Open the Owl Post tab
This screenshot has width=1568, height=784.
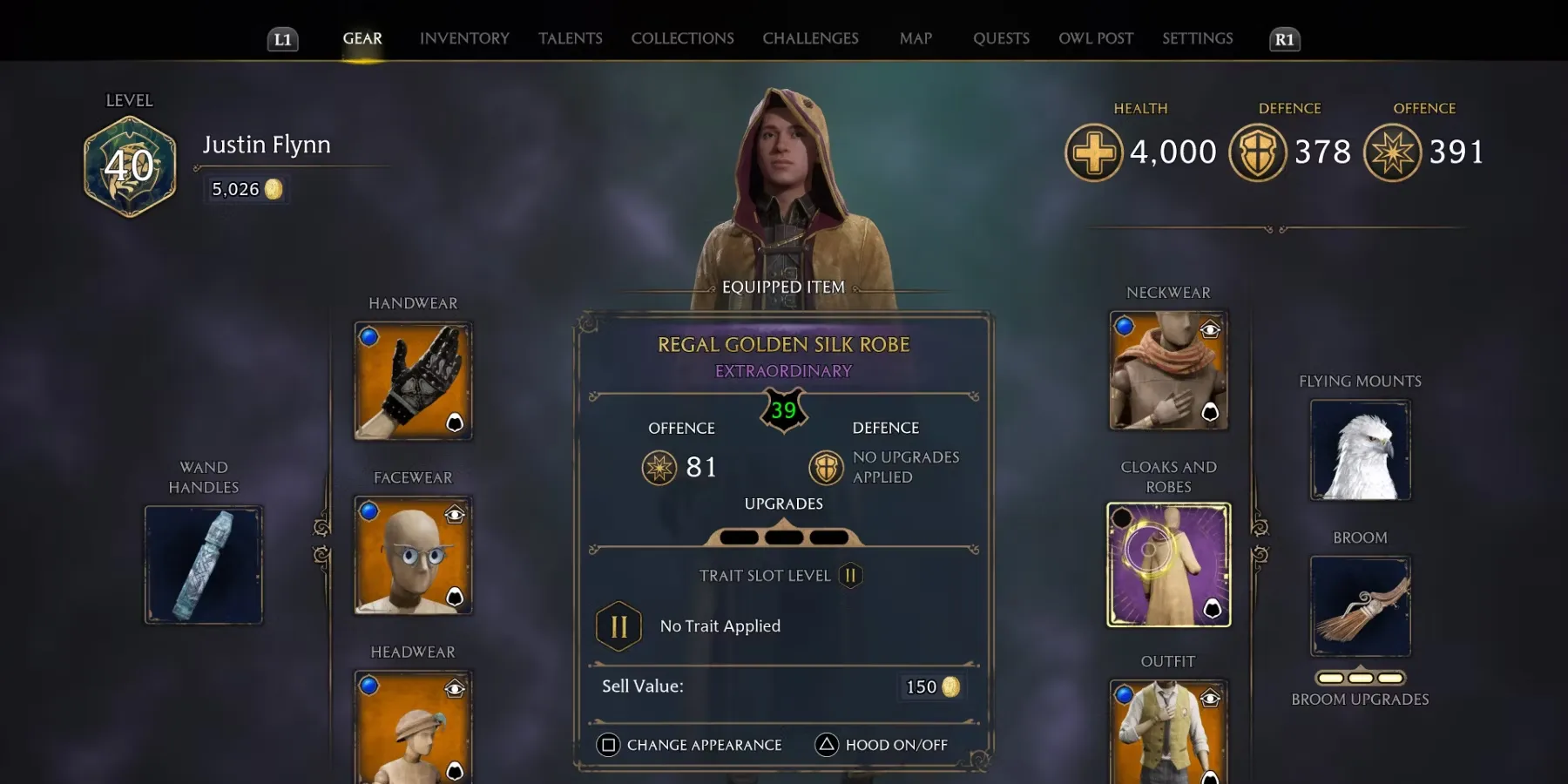coord(1096,38)
